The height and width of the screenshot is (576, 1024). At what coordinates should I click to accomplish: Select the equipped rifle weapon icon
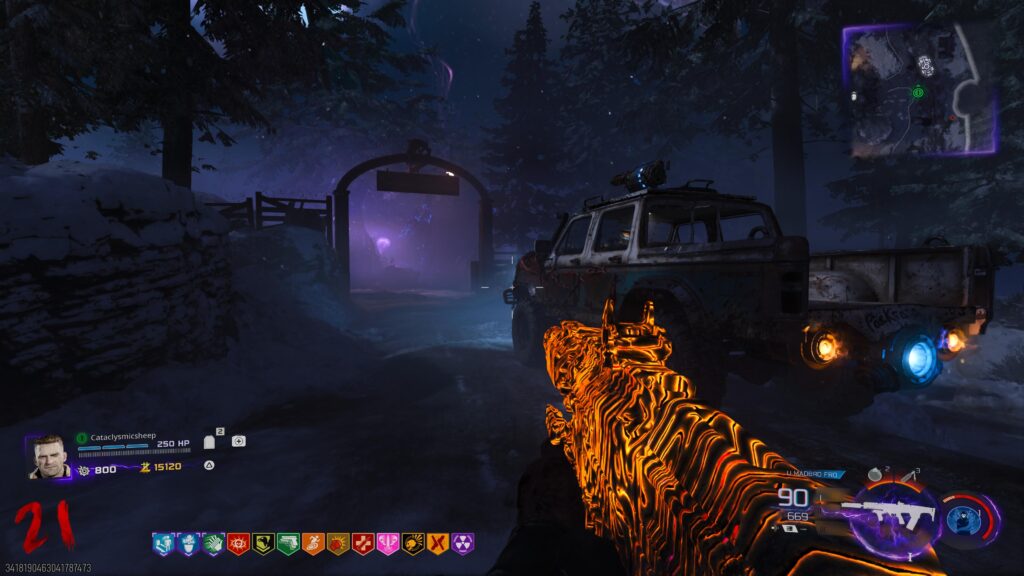point(888,515)
